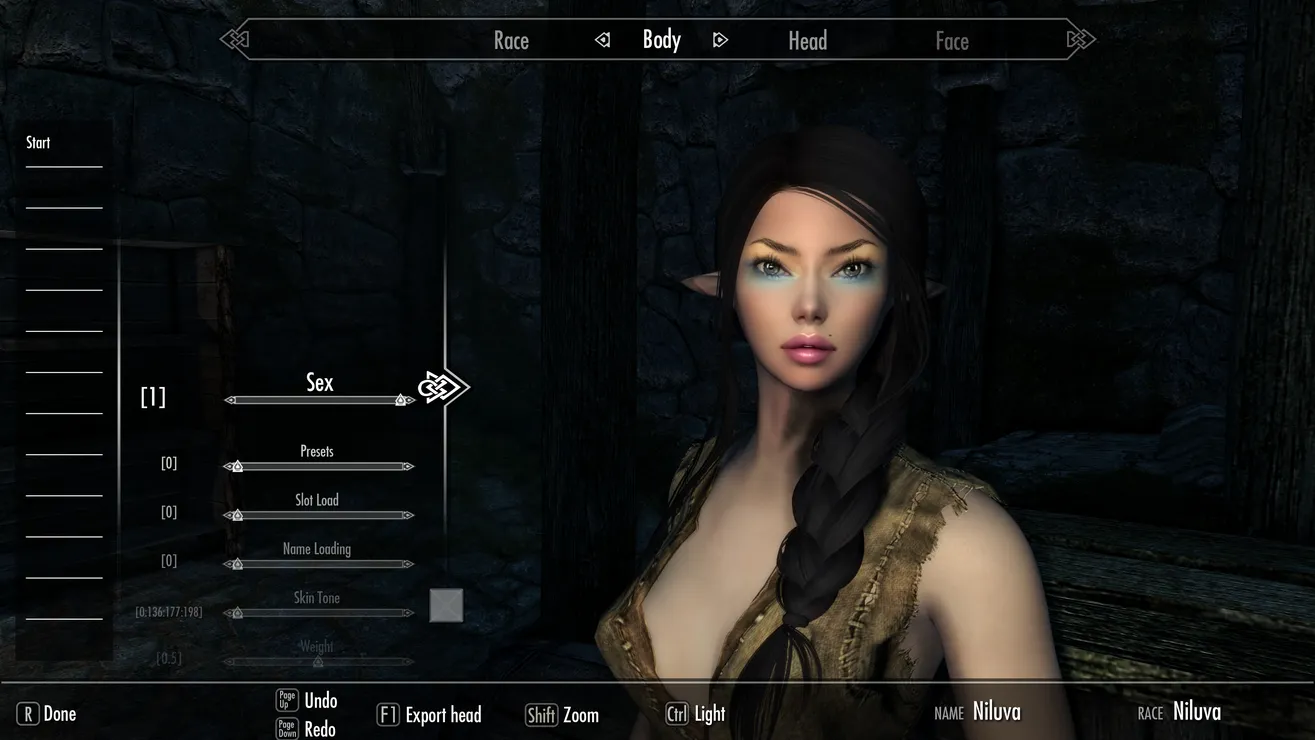Click the left arrow beside Body
Screen dimensions: 1315x740
[603, 40]
